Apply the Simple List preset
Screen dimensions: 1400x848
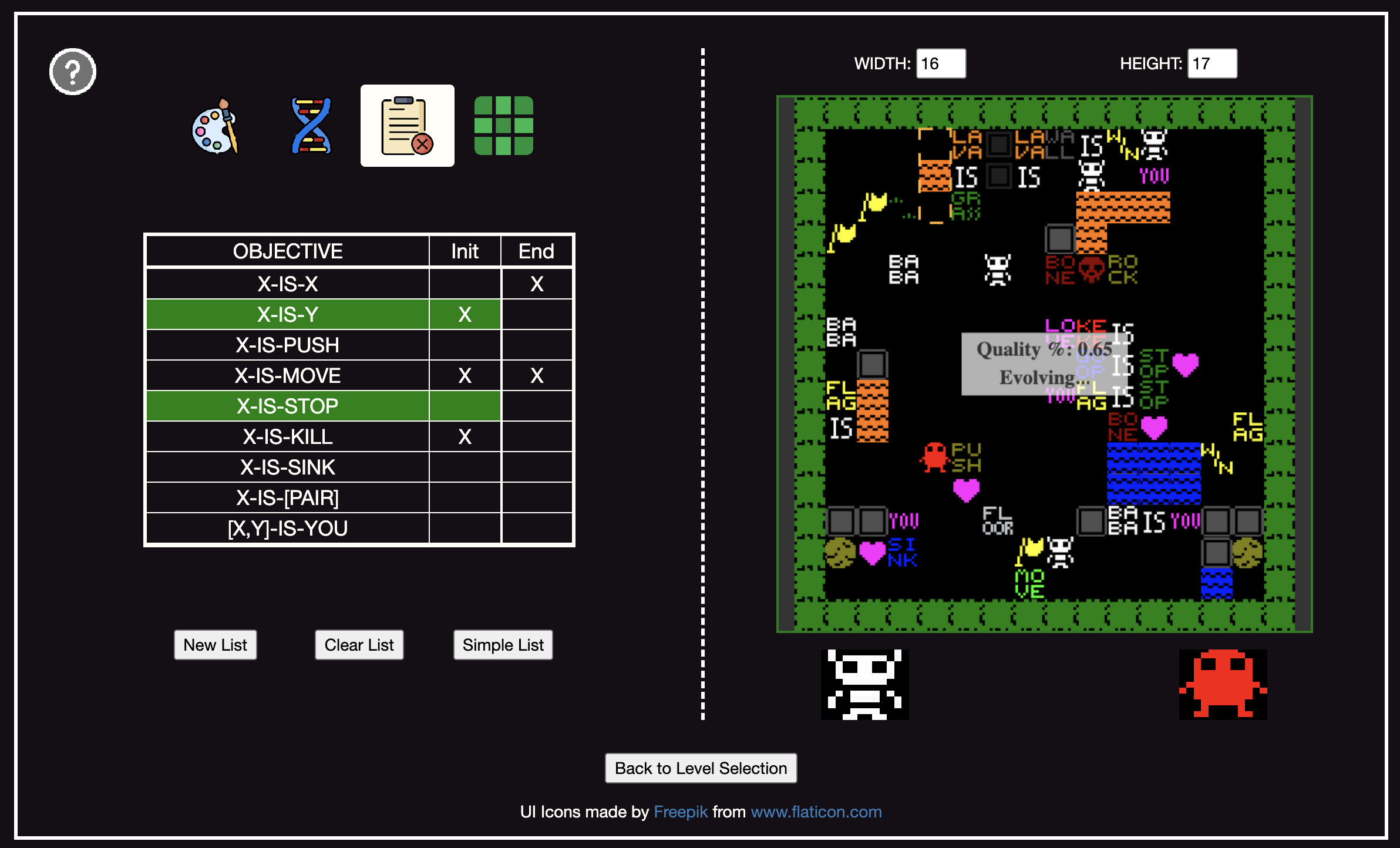click(503, 645)
